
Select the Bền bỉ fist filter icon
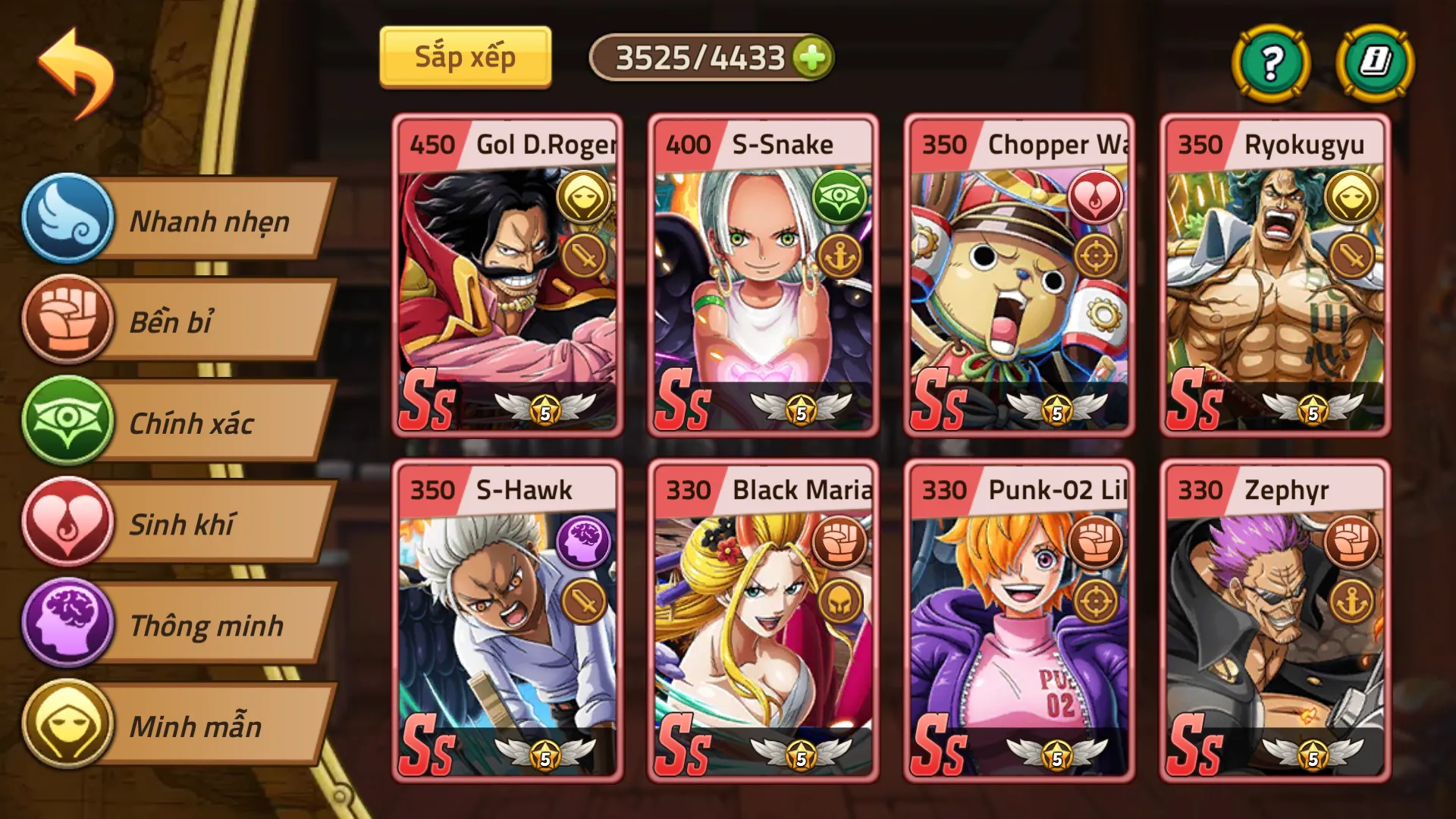(67, 322)
